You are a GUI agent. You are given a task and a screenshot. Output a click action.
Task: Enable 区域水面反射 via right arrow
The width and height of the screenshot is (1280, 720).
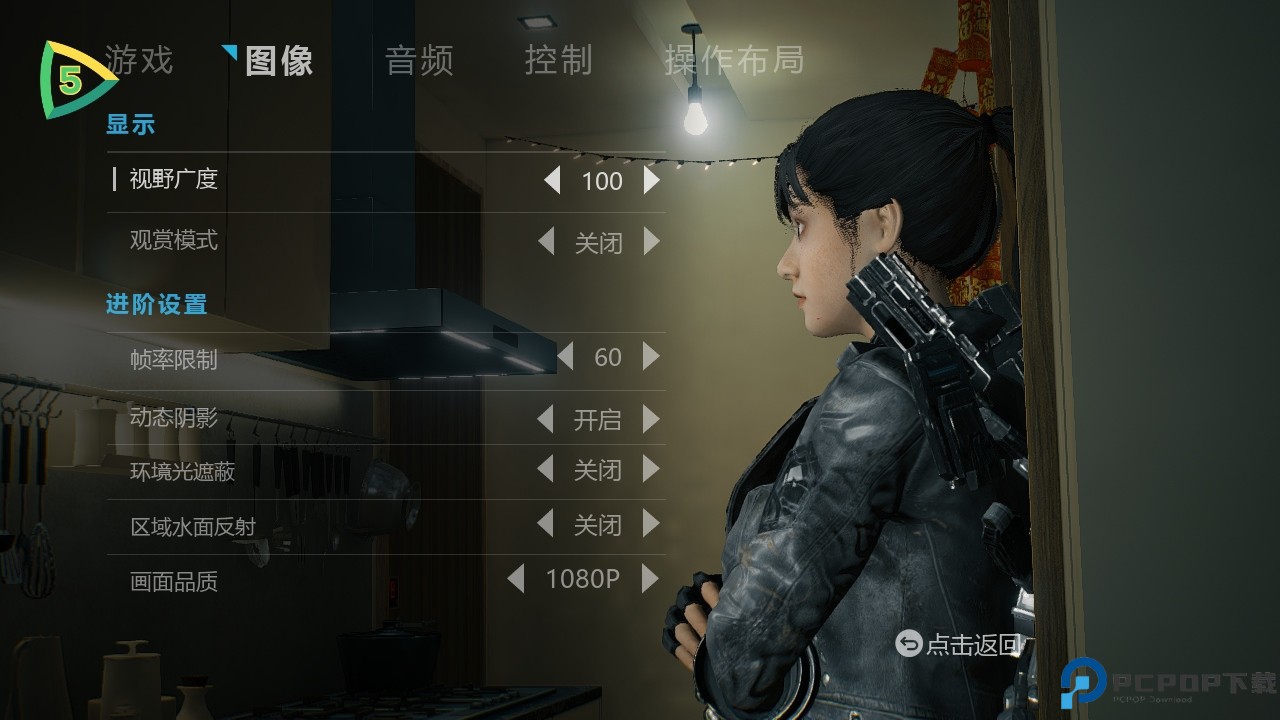tap(652, 524)
